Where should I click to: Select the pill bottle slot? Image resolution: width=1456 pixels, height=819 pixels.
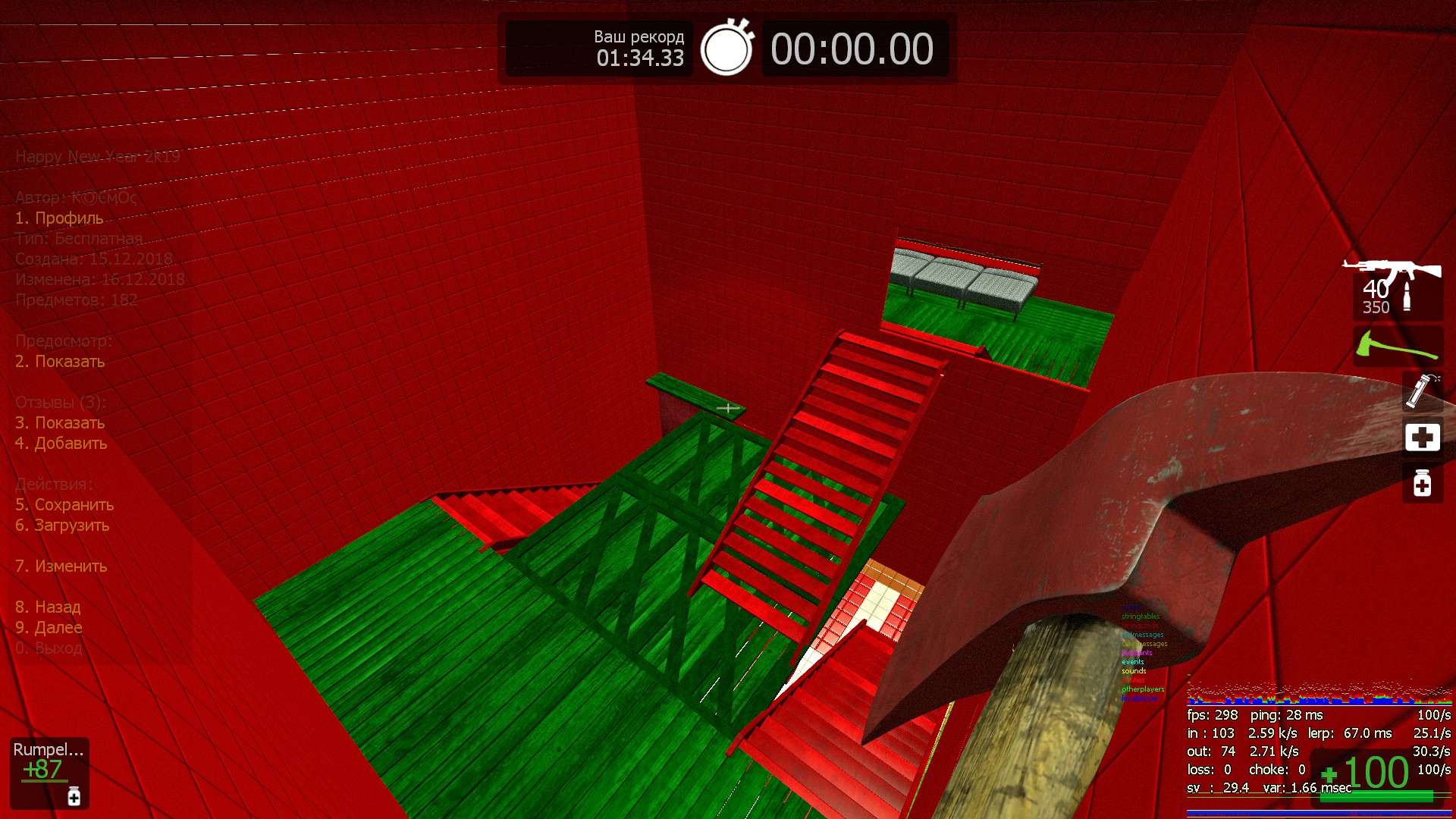(x=1422, y=483)
